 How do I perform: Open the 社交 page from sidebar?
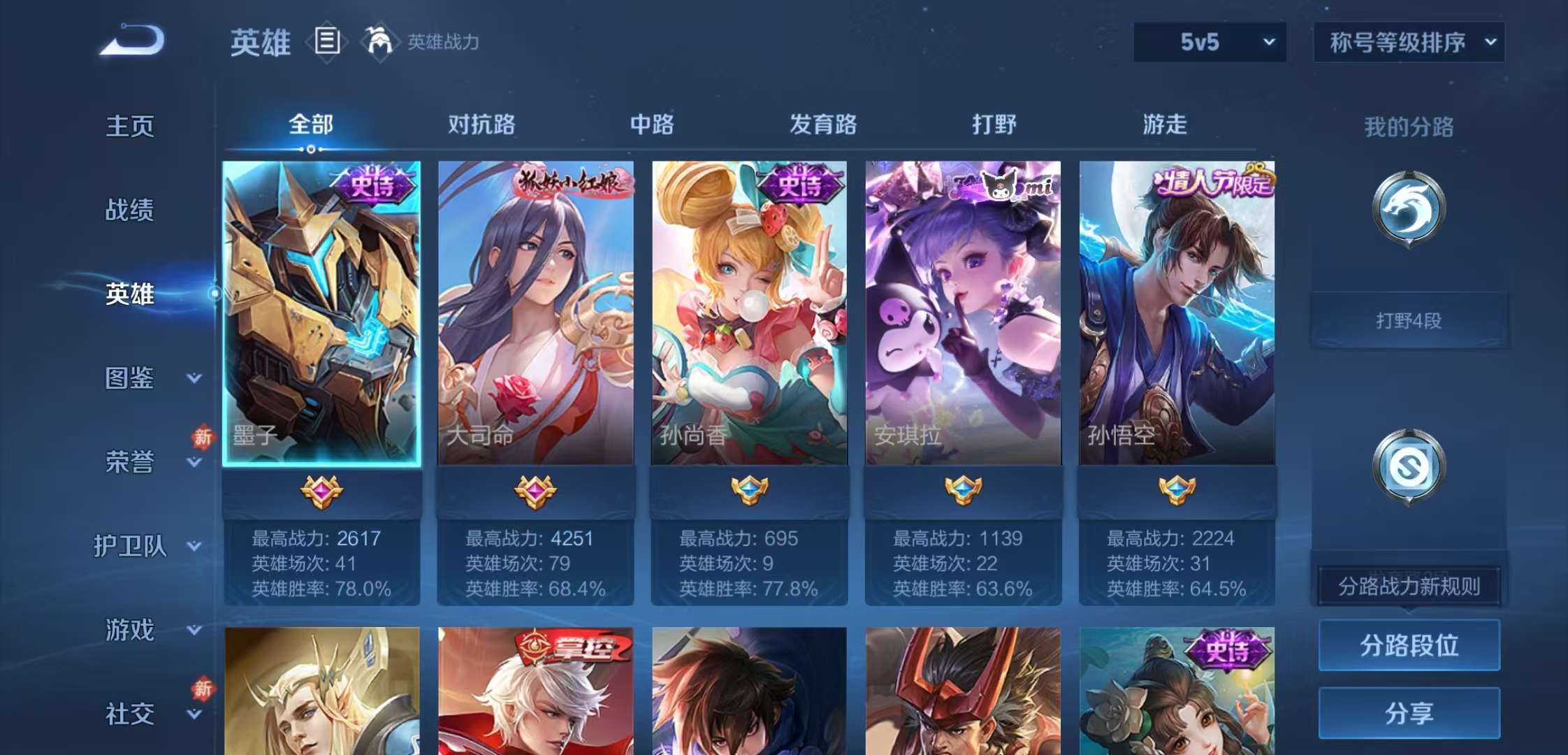[x=129, y=713]
